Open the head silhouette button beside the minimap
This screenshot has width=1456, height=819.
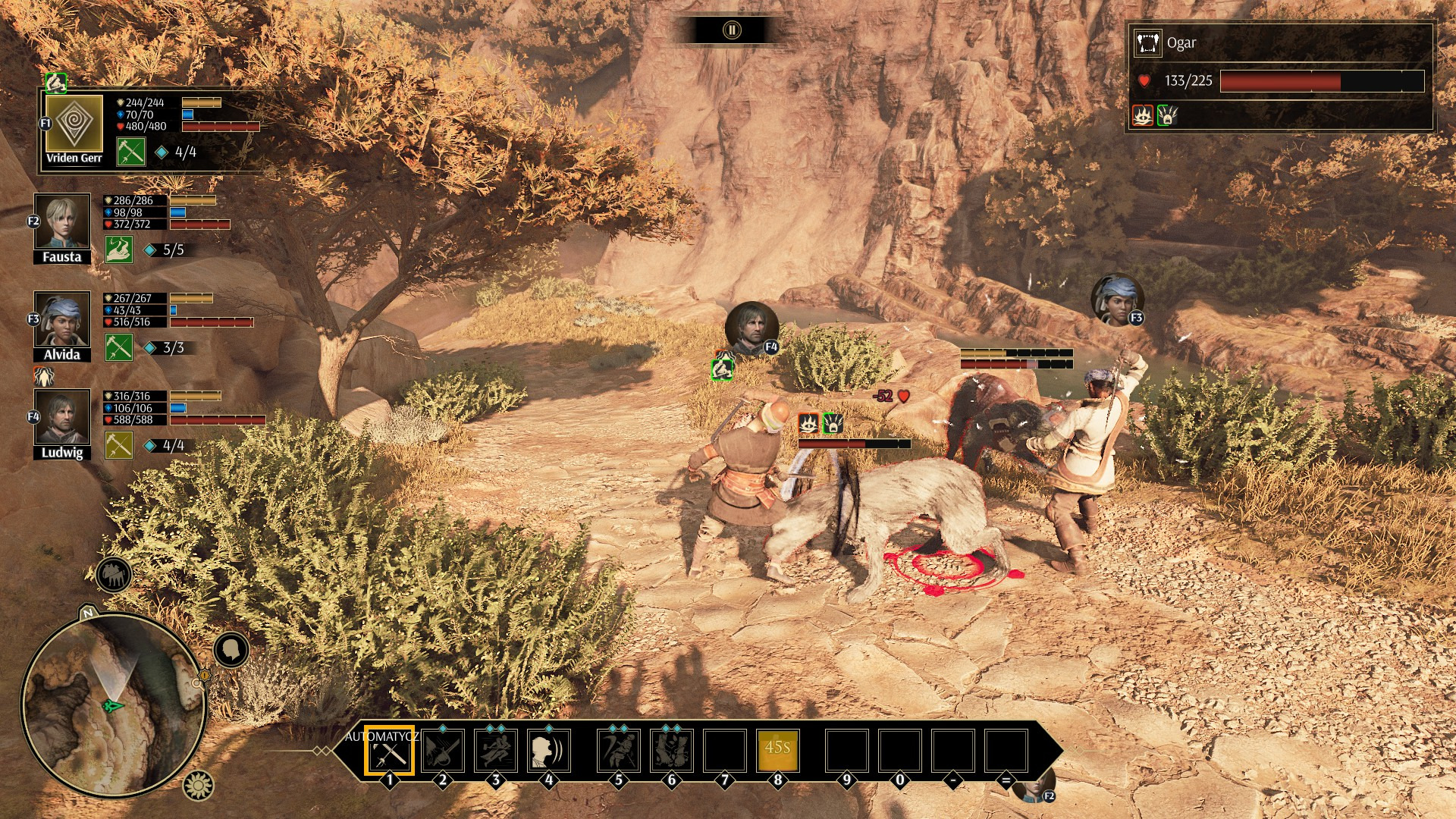[x=231, y=650]
